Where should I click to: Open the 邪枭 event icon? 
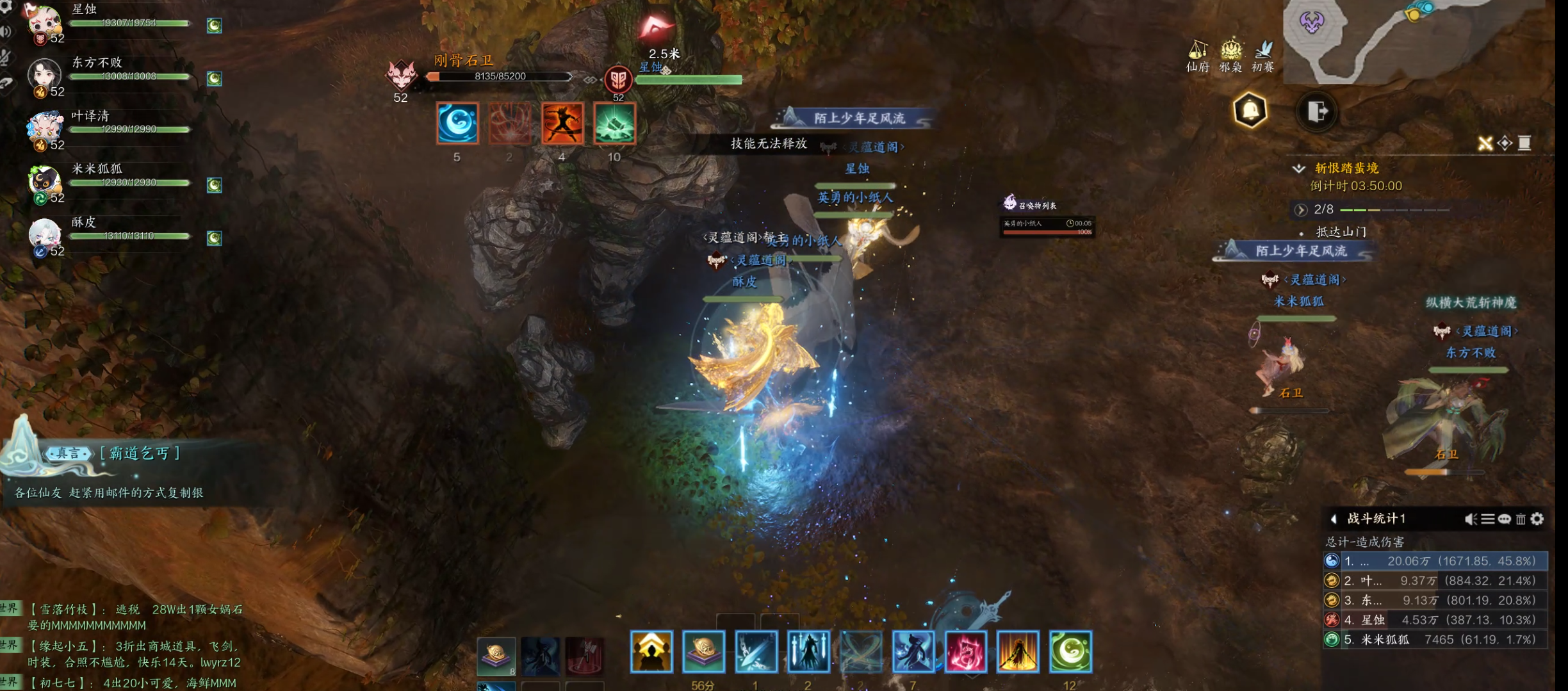coord(1230,54)
